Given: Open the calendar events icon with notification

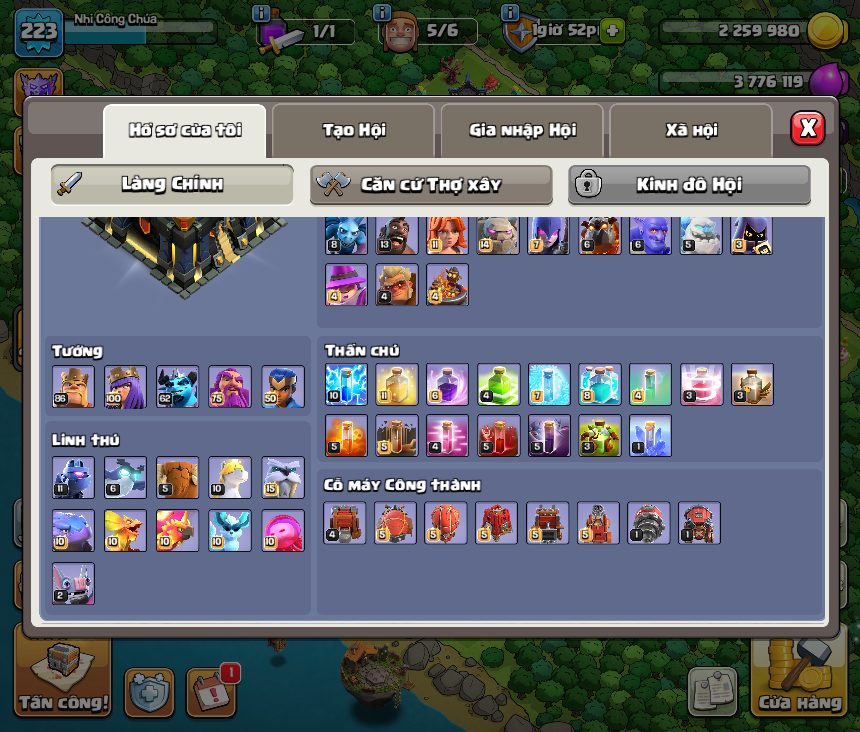Looking at the screenshot, I should pos(212,690).
